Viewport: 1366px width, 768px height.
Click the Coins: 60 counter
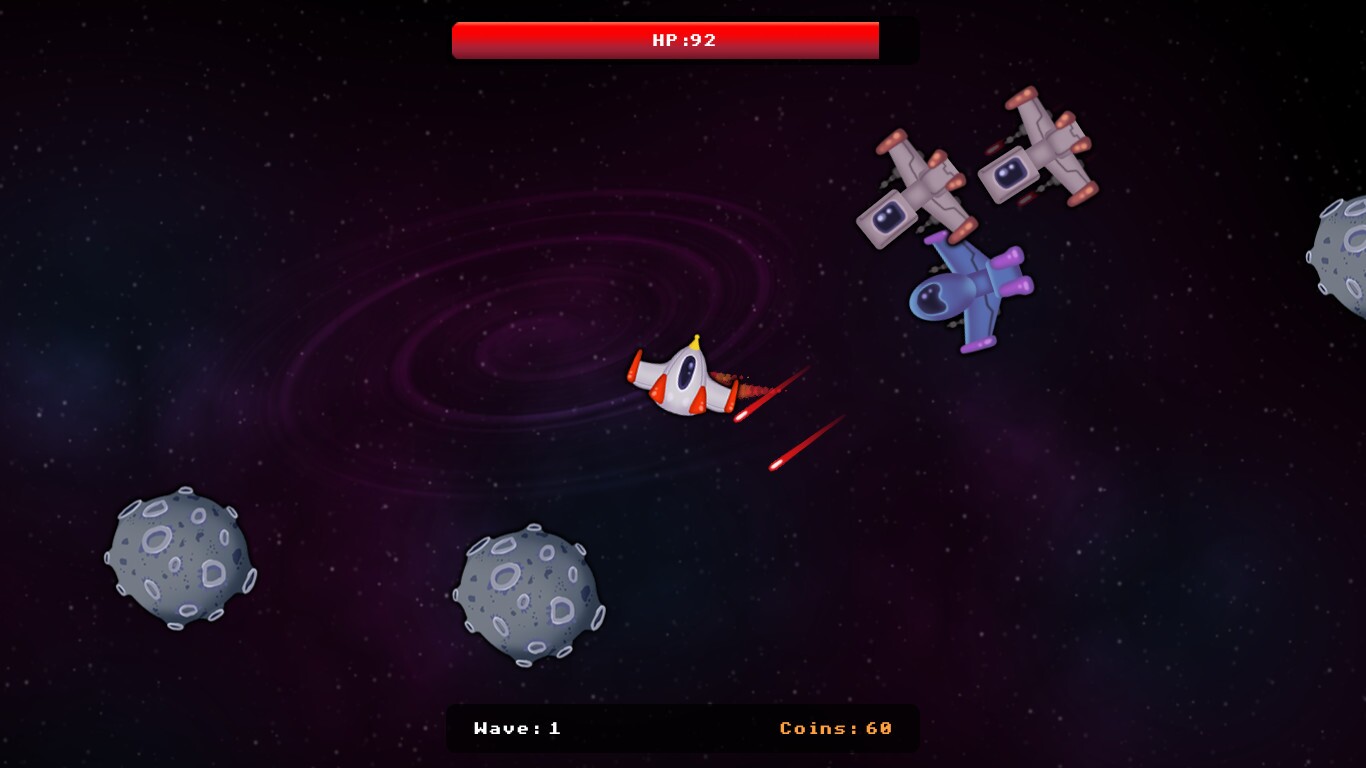click(835, 728)
